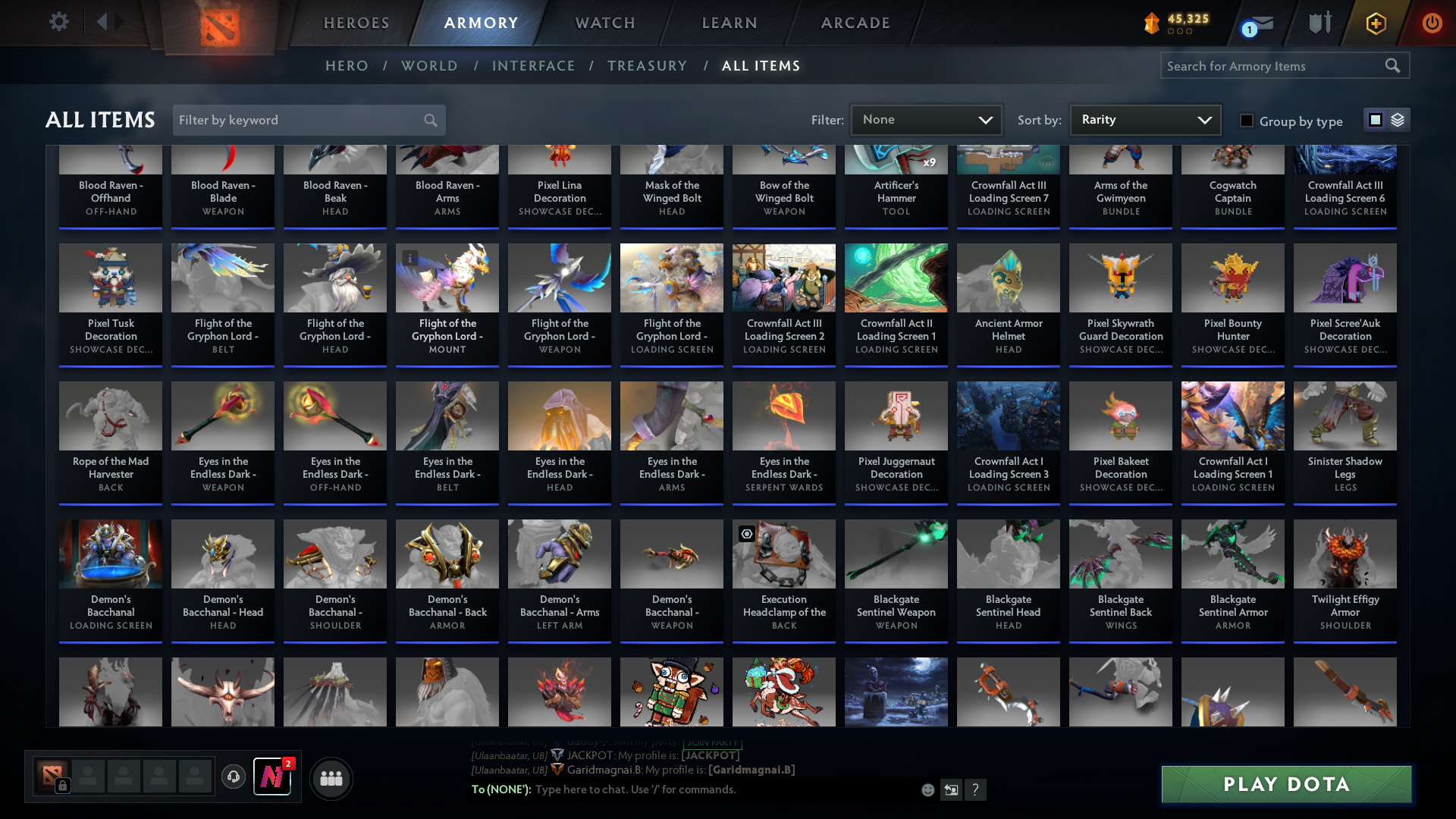The width and height of the screenshot is (1456, 819).
Task: Toggle the stacked layers view icon
Action: 1396,120
